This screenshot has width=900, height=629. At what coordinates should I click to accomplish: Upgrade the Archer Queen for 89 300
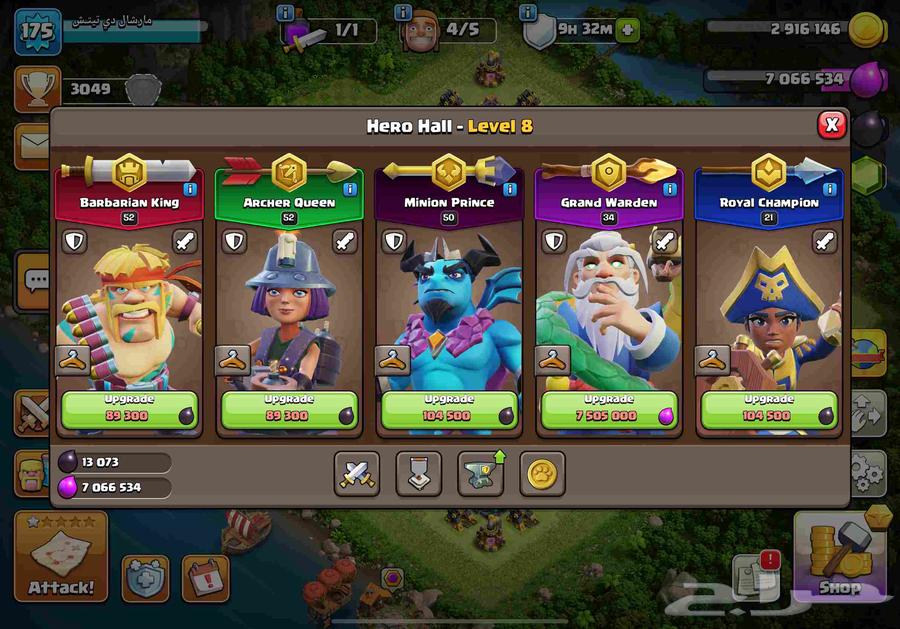(289, 409)
